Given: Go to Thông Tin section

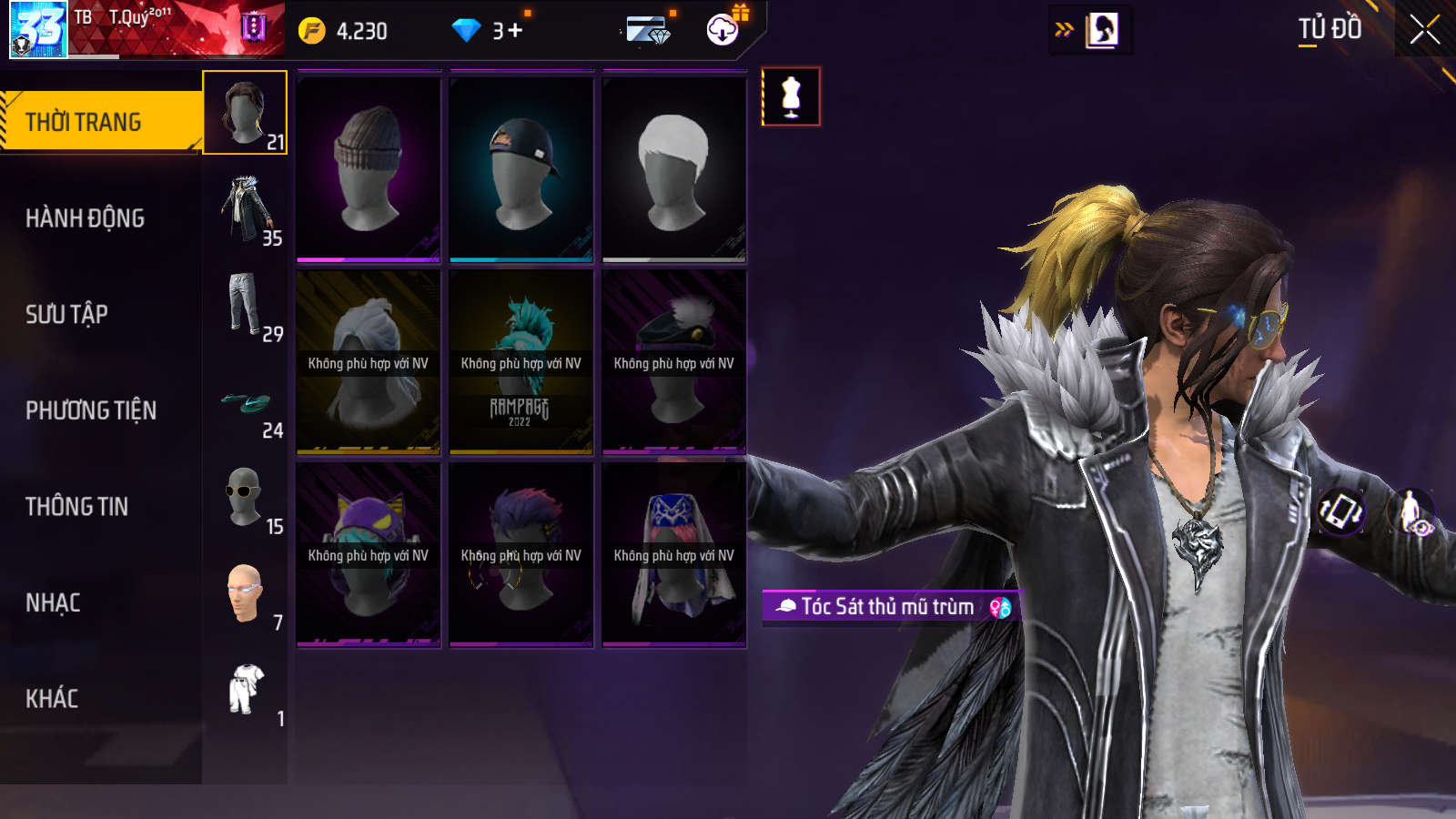Looking at the screenshot, I should pyautogui.click(x=77, y=507).
